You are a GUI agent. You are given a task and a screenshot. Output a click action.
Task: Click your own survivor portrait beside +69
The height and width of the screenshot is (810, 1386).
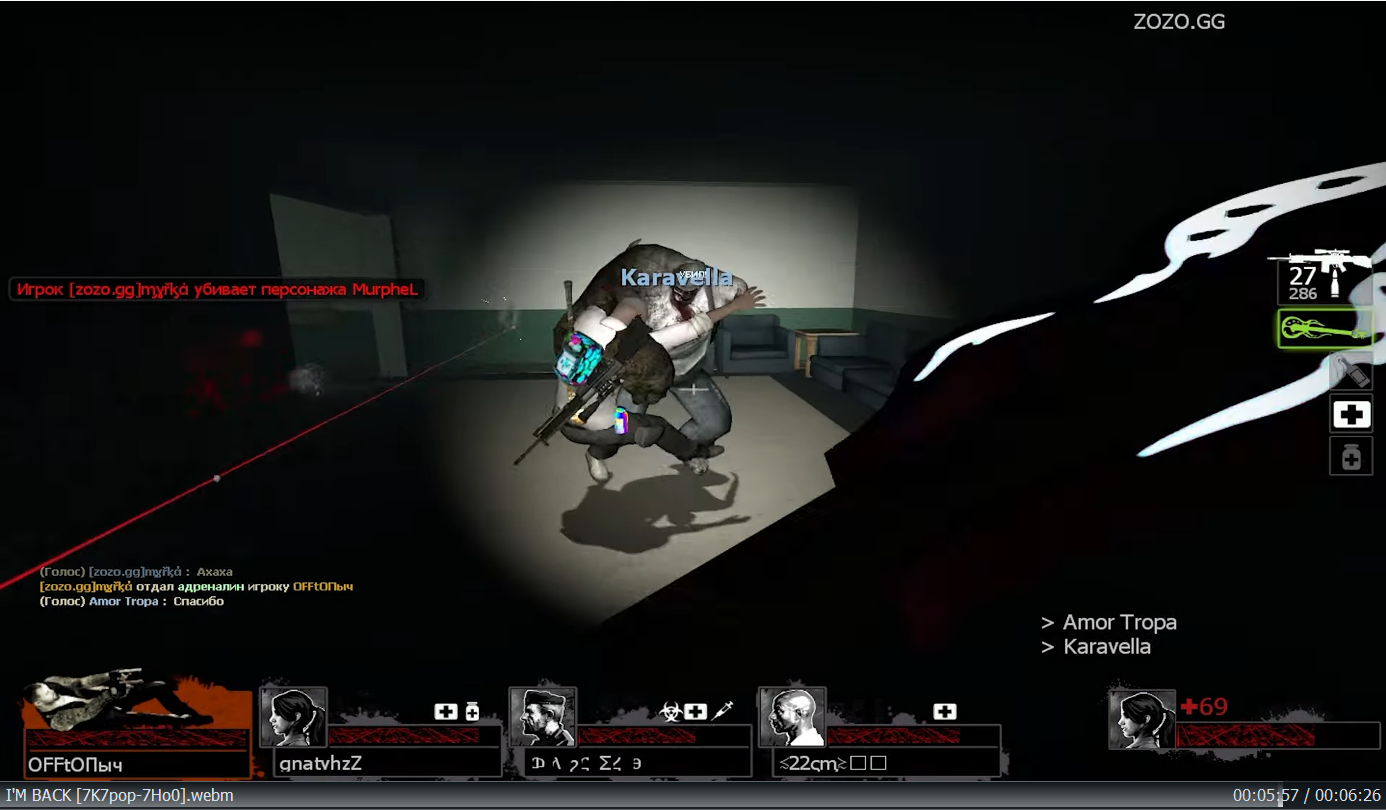[x=1142, y=719]
